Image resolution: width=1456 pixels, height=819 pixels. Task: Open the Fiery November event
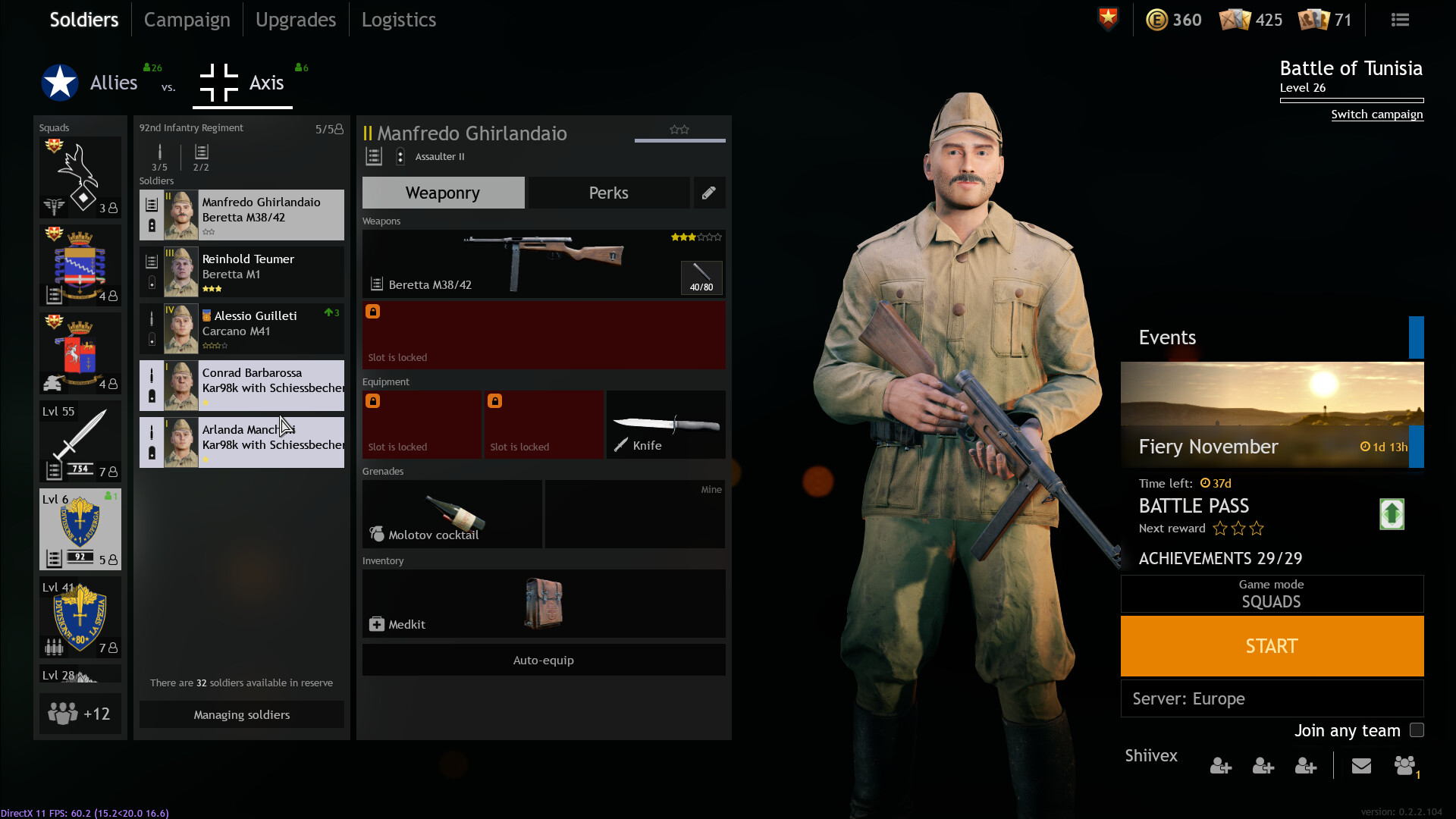point(1272,415)
